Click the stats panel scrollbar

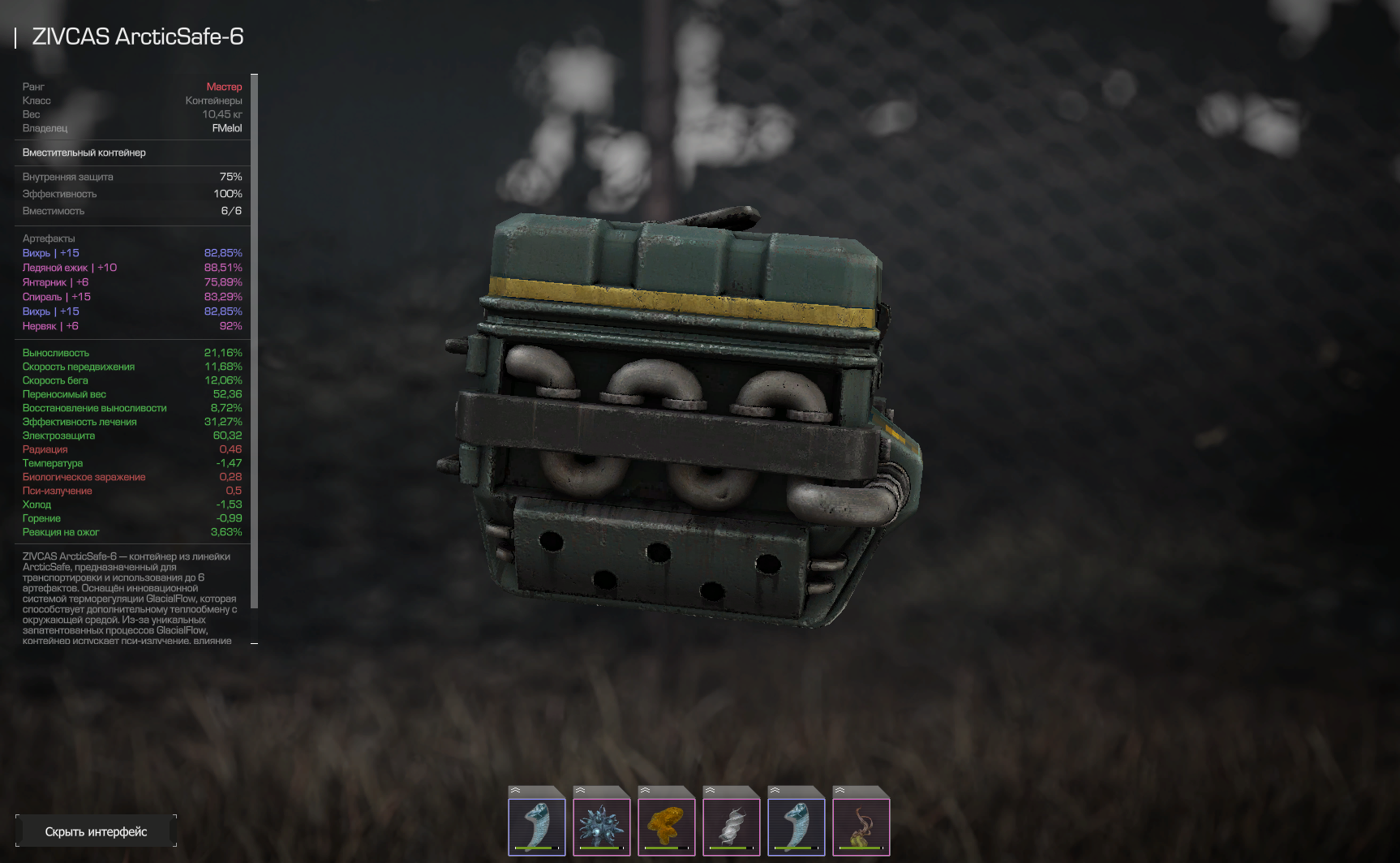point(255,341)
